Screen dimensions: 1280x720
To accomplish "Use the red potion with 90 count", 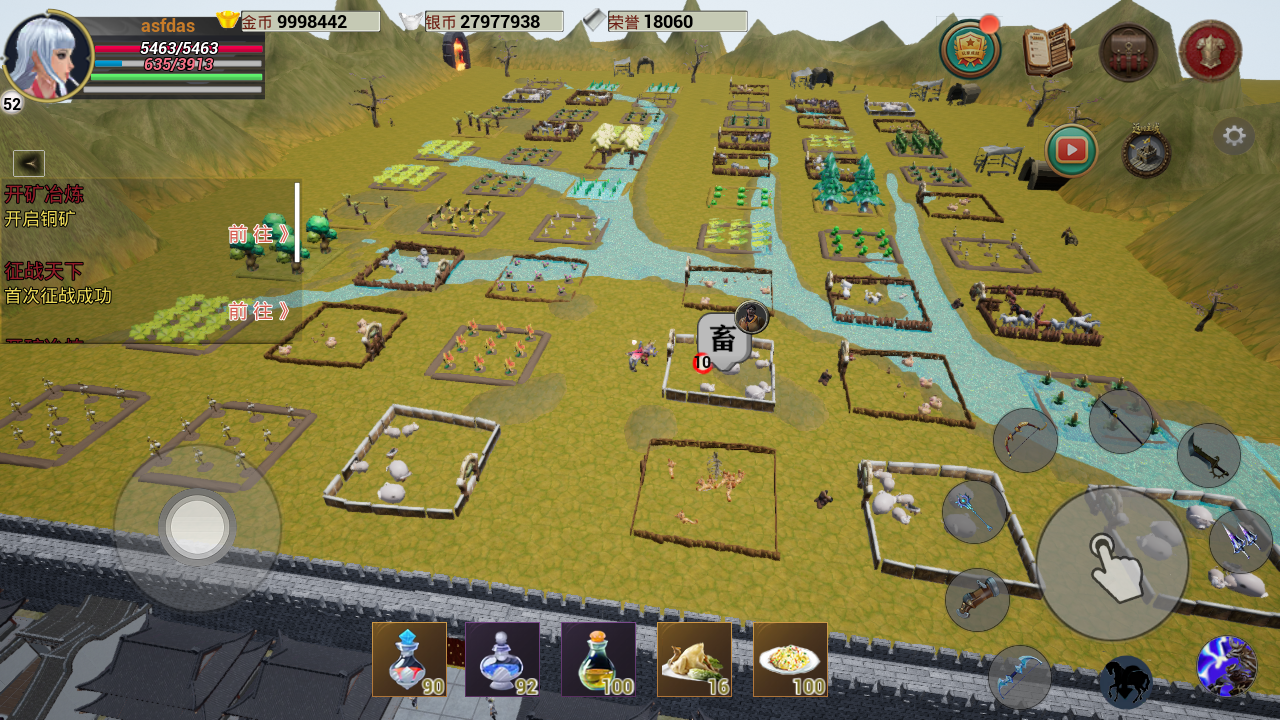I will click(x=409, y=659).
